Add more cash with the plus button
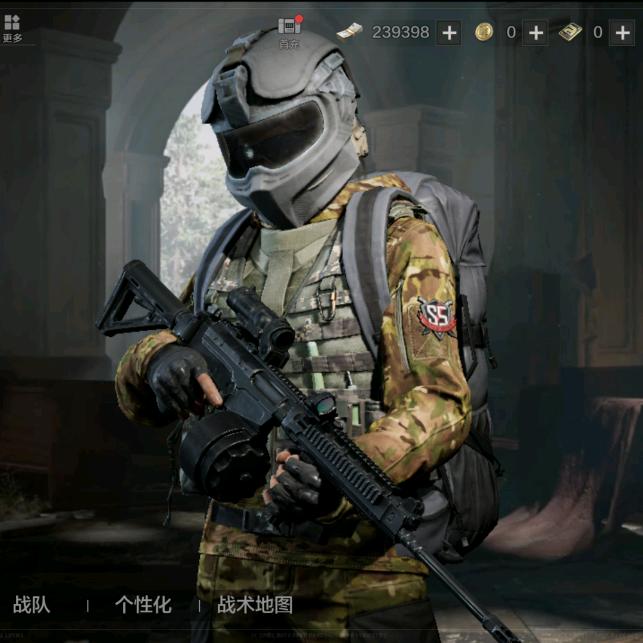The height and width of the screenshot is (643, 643). [450, 32]
